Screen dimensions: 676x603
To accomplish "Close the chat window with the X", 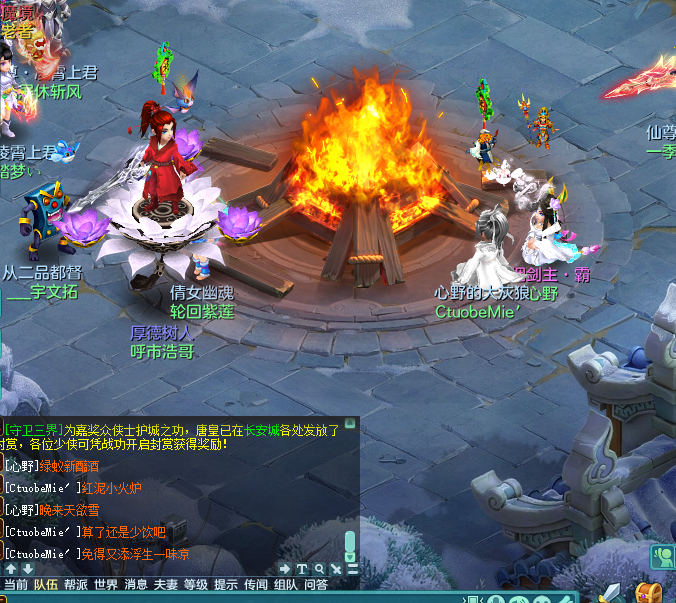I will point(336,569).
